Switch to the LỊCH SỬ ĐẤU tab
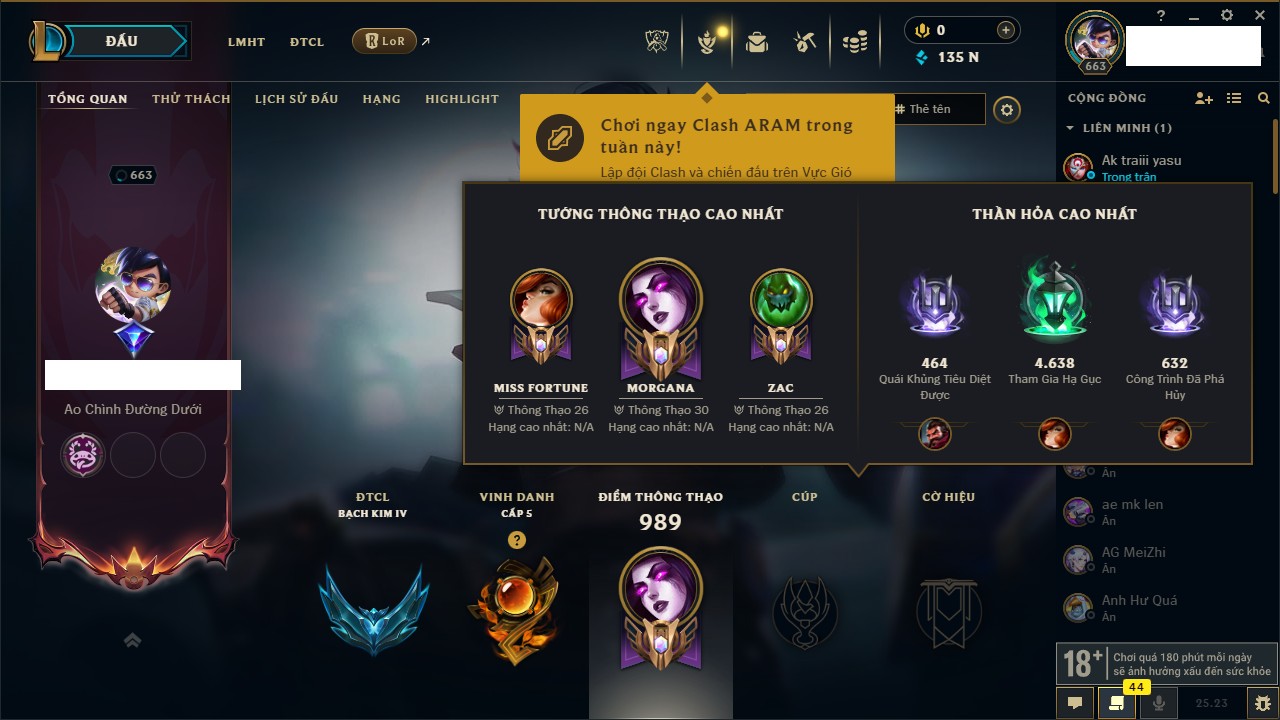Viewport: 1280px width, 720px height. pyautogui.click(x=296, y=99)
